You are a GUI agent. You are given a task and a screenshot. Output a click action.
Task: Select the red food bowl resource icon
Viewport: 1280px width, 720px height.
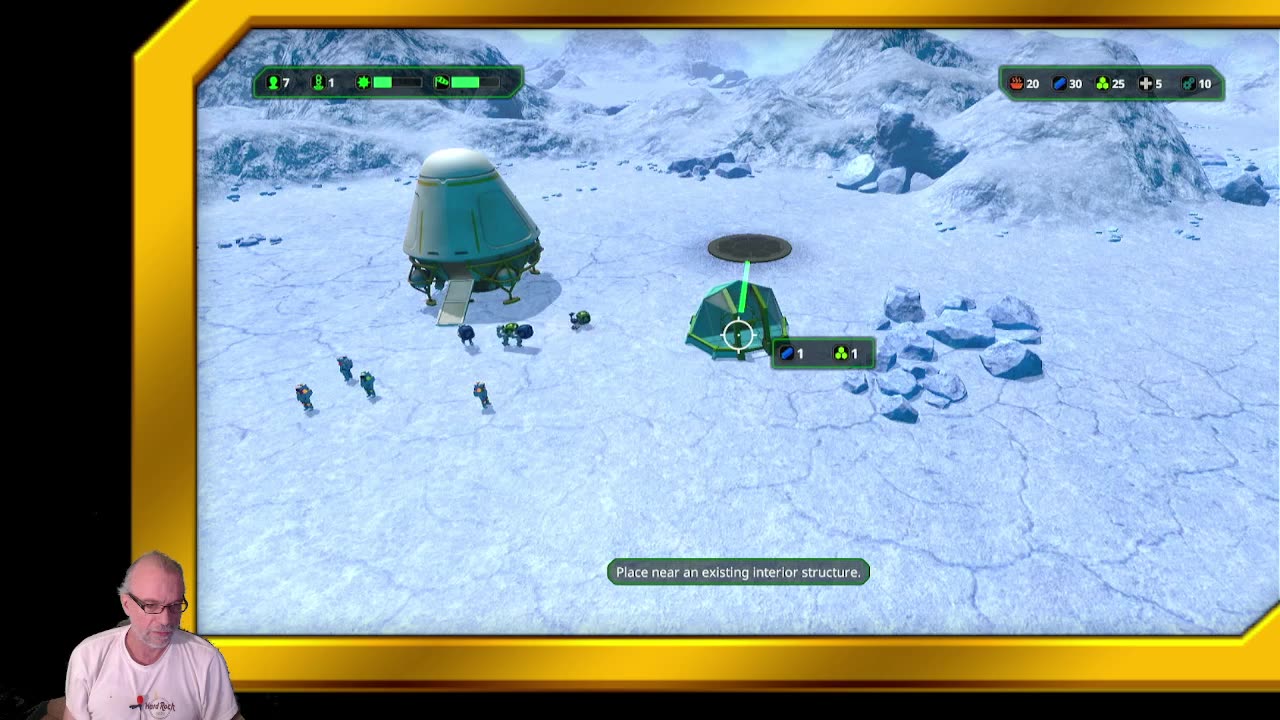pos(1016,84)
